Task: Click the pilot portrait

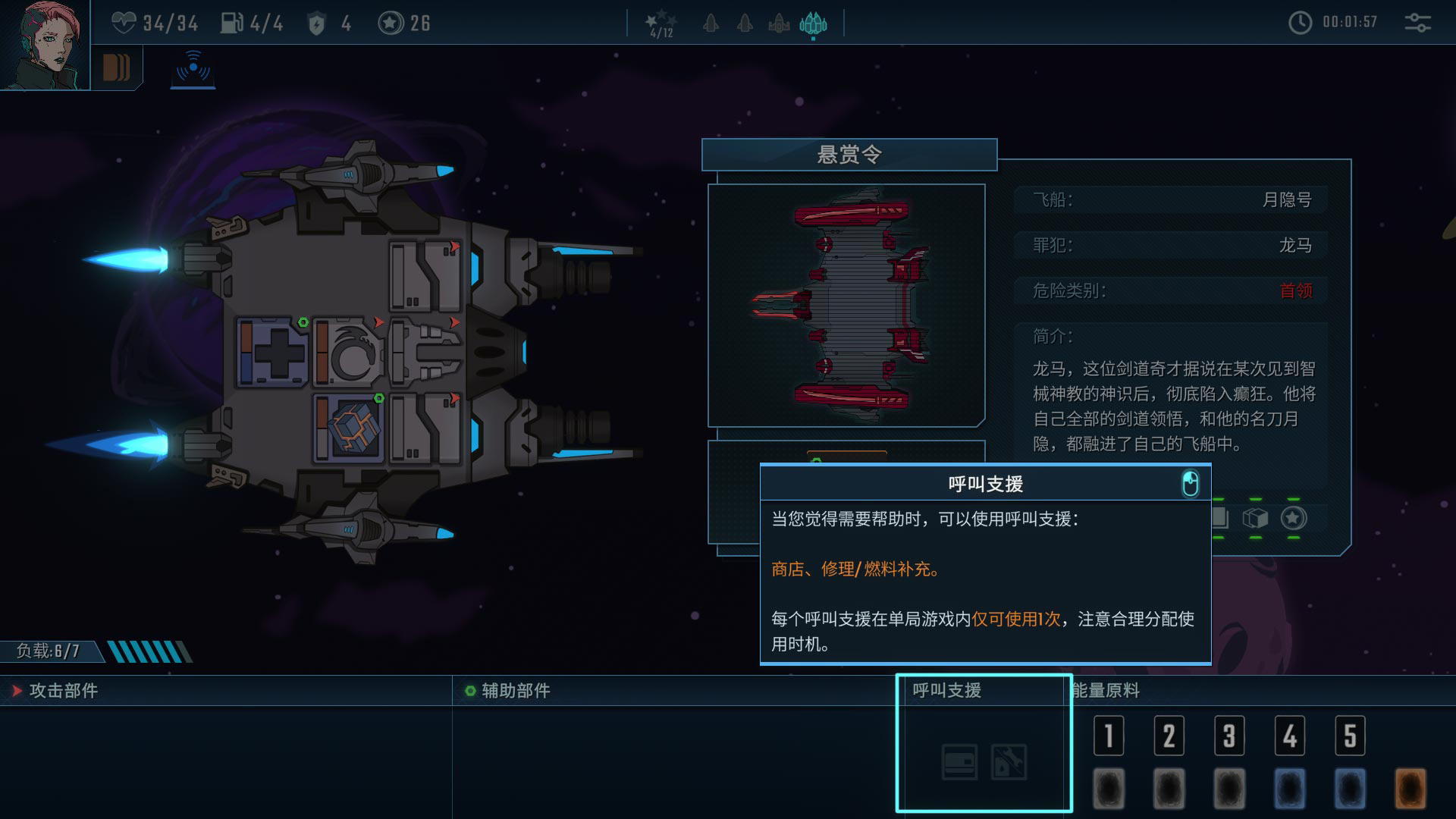Action: [x=44, y=44]
